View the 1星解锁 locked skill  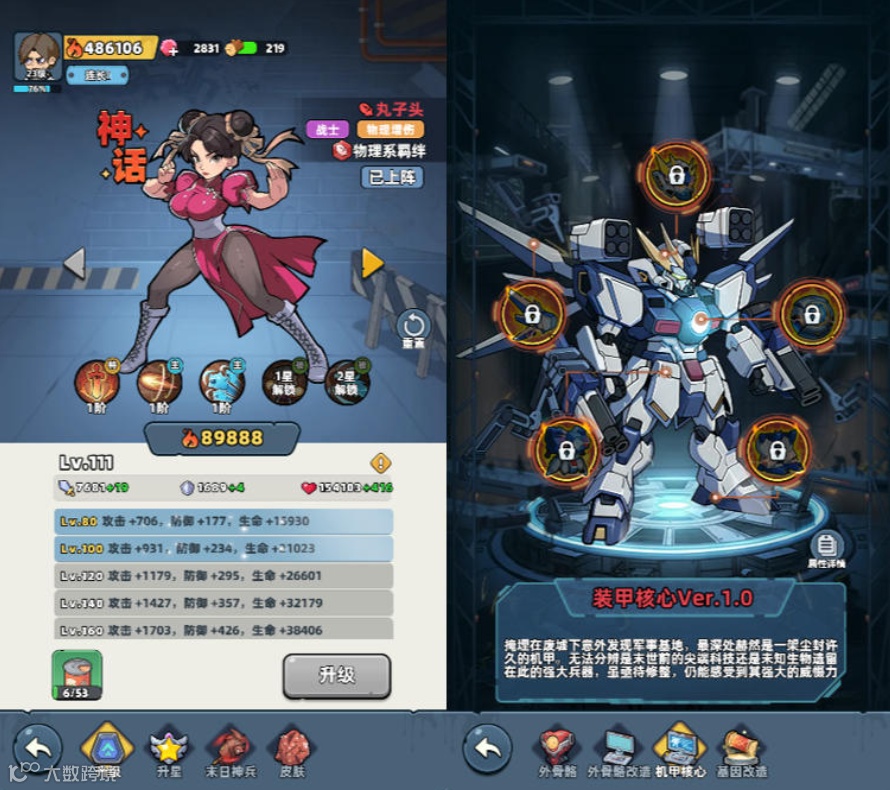click(x=284, y=382)
